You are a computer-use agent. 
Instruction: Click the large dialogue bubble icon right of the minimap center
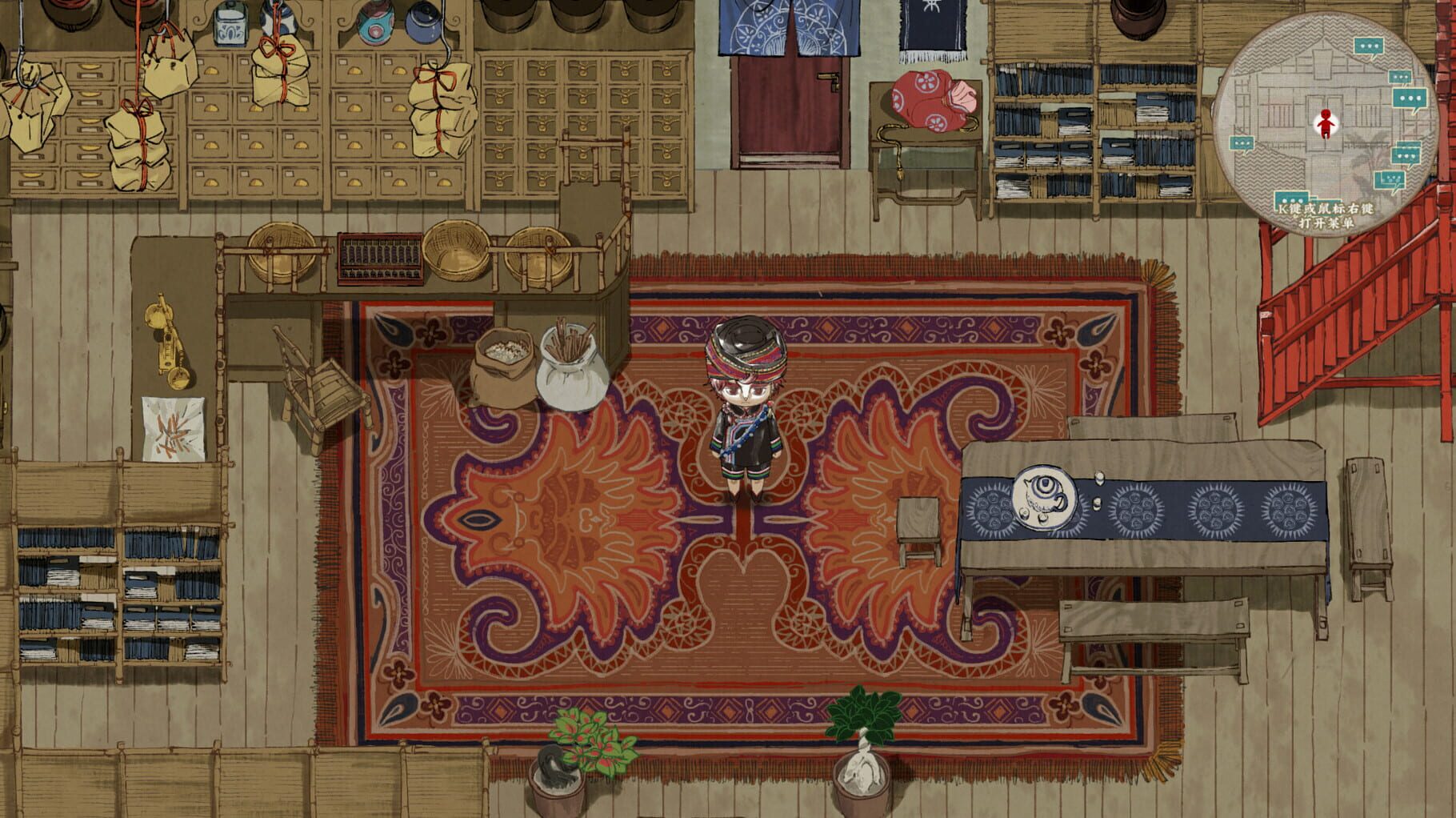coord(1410,98)
